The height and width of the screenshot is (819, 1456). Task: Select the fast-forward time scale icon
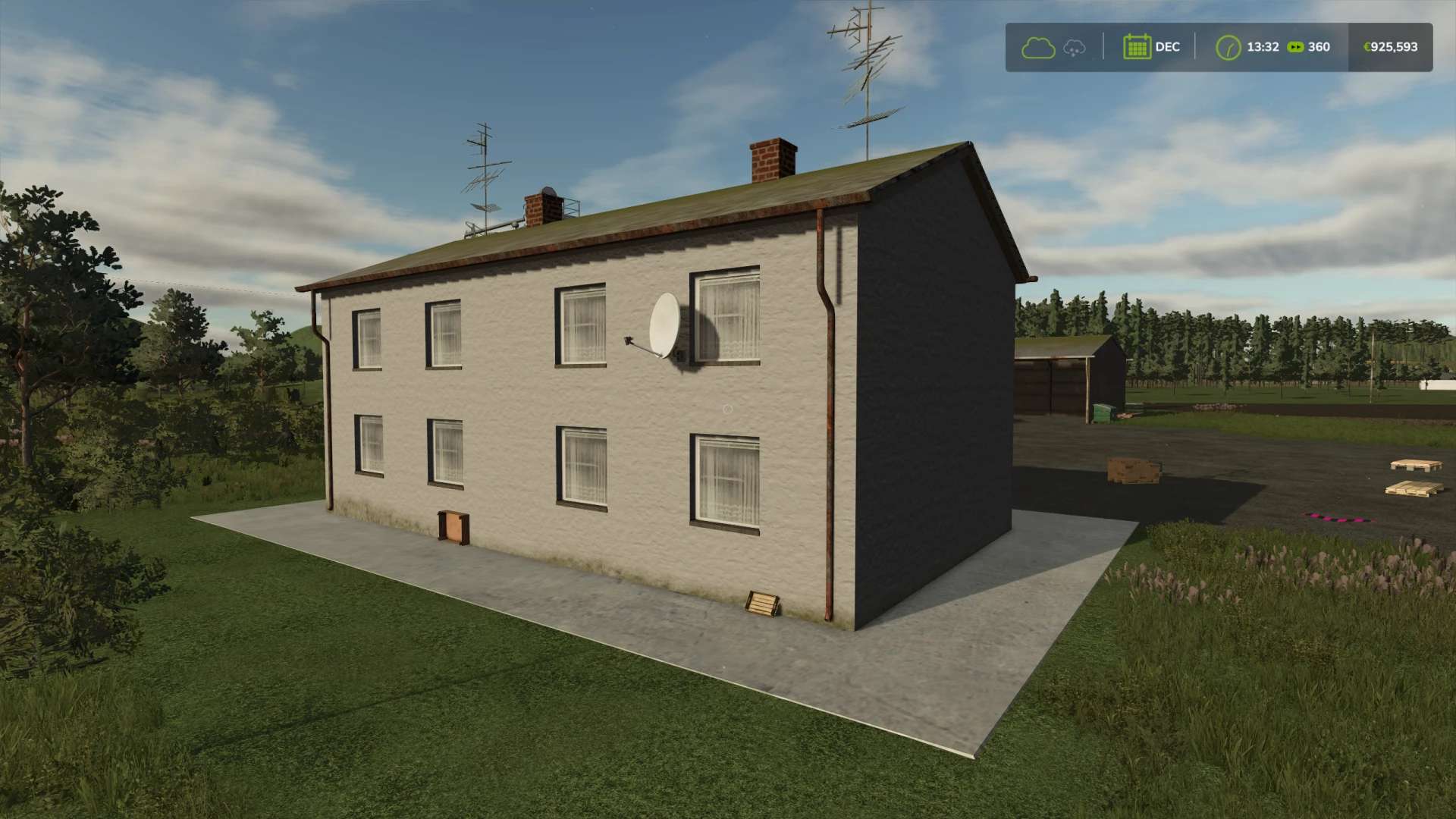click(x=1297, y=47)
